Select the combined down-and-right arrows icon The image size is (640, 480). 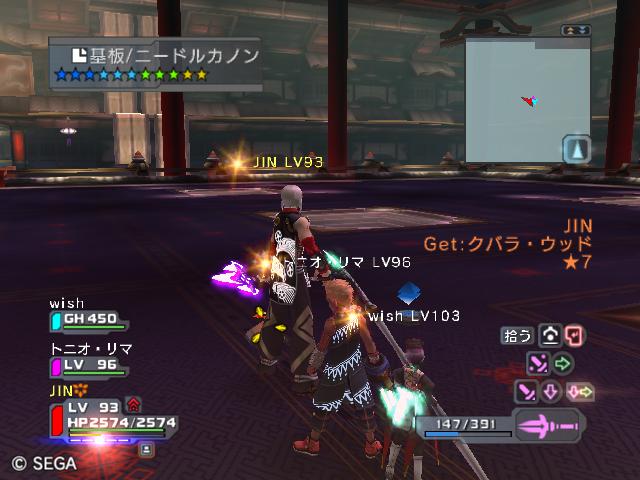point(580,391)
